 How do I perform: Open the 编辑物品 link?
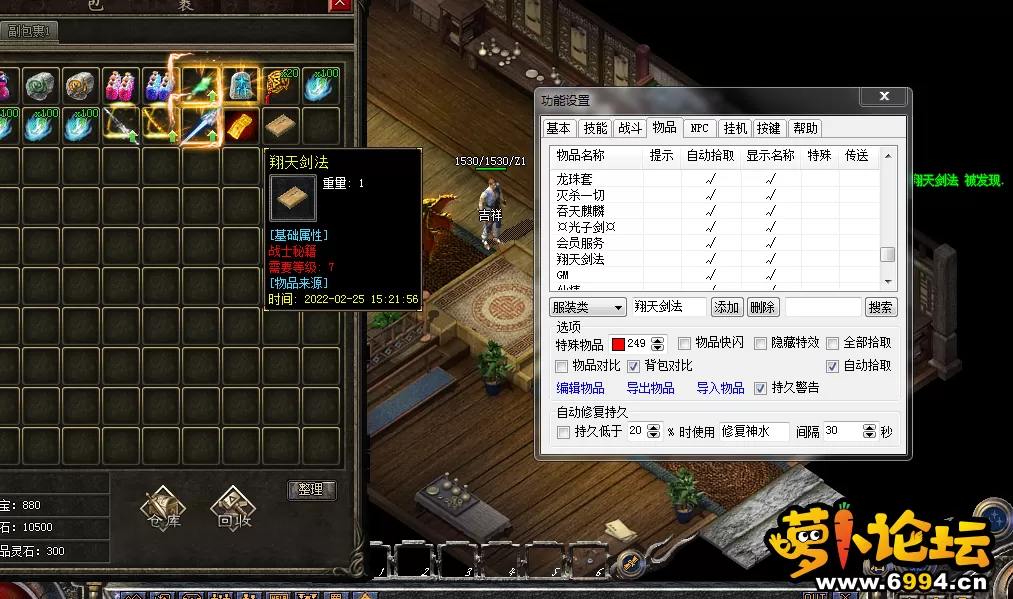pyautogui.click(x=580, y=388)
